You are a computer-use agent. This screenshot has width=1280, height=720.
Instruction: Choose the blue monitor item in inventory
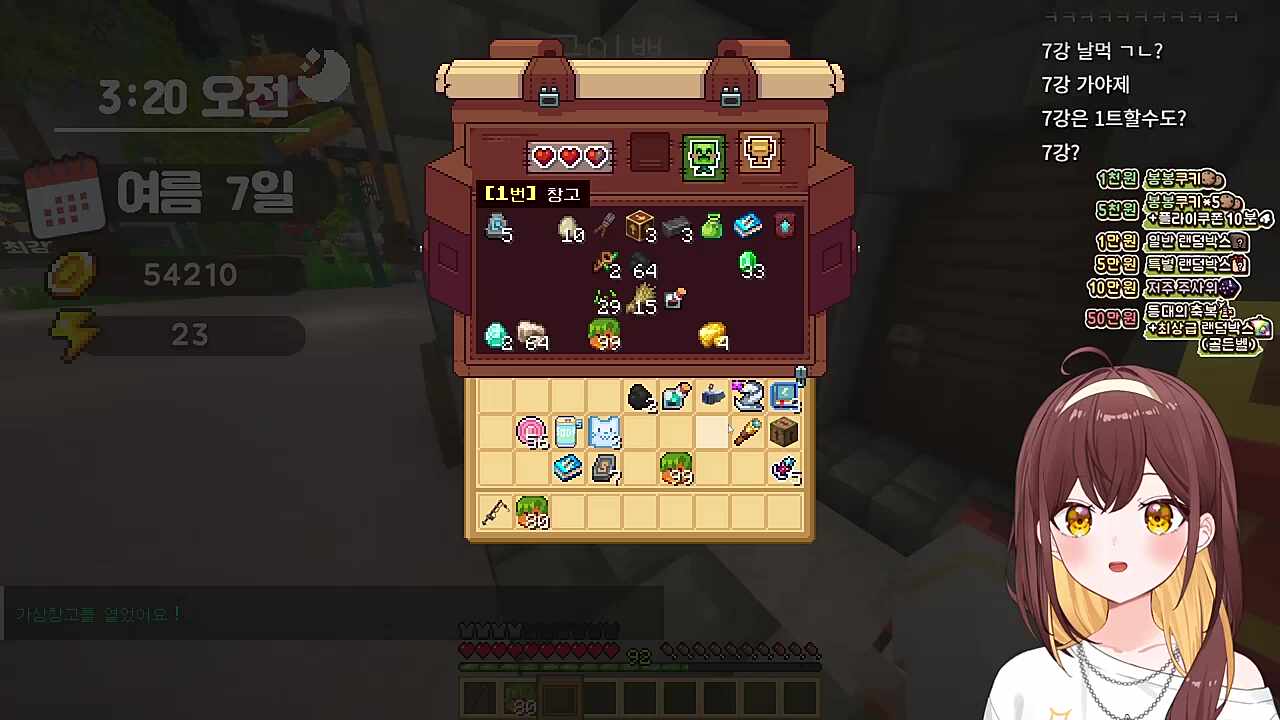tap(784, 397)
